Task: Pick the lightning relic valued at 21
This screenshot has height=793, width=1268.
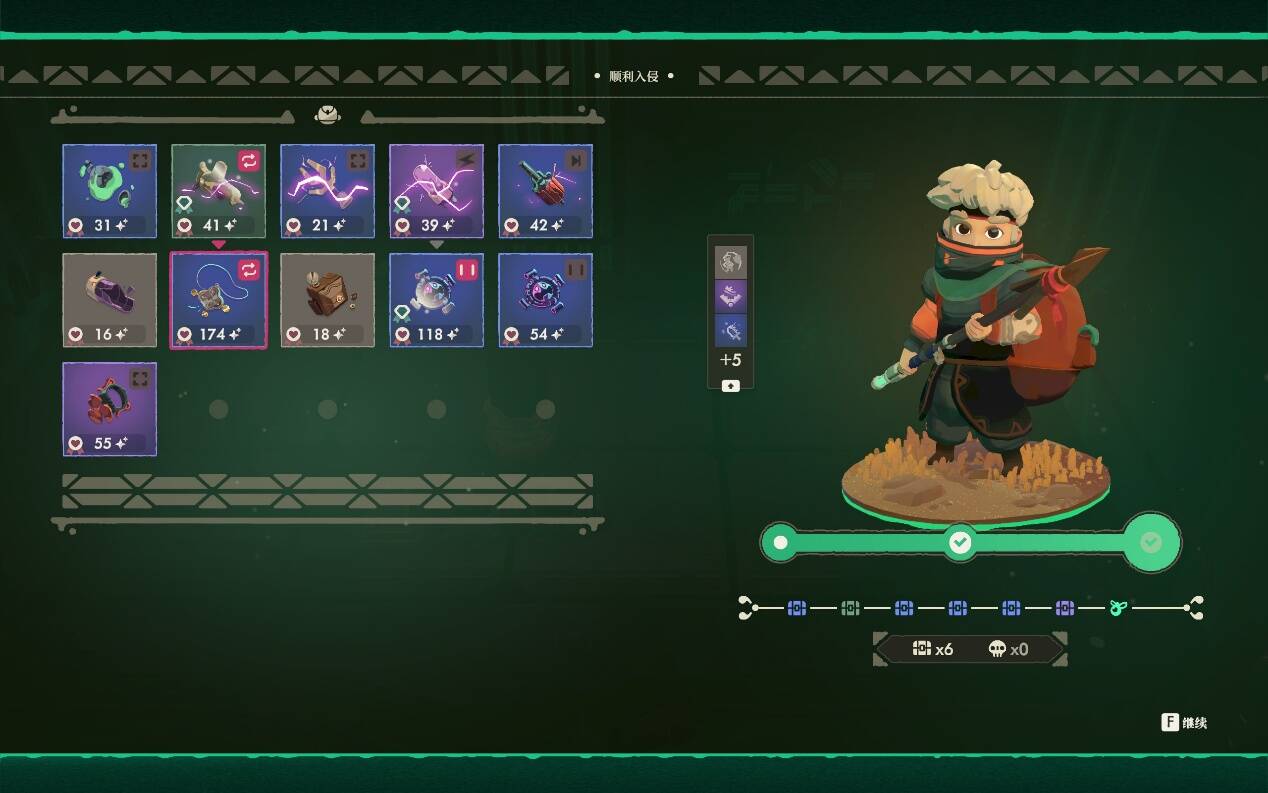Action: coord(327,190)
